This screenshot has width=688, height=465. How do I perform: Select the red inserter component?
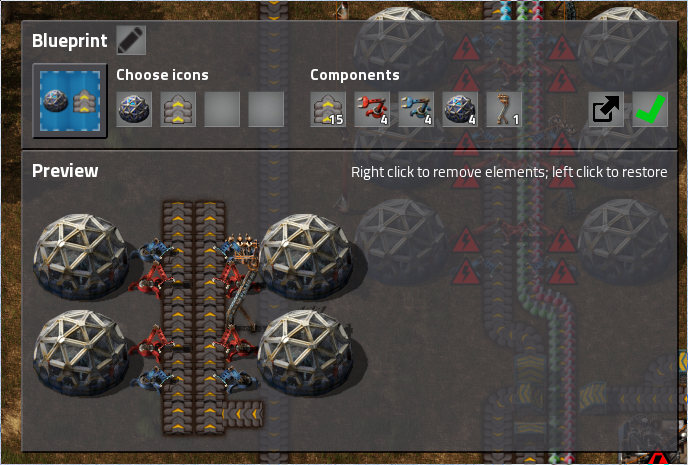pos(372,109)
